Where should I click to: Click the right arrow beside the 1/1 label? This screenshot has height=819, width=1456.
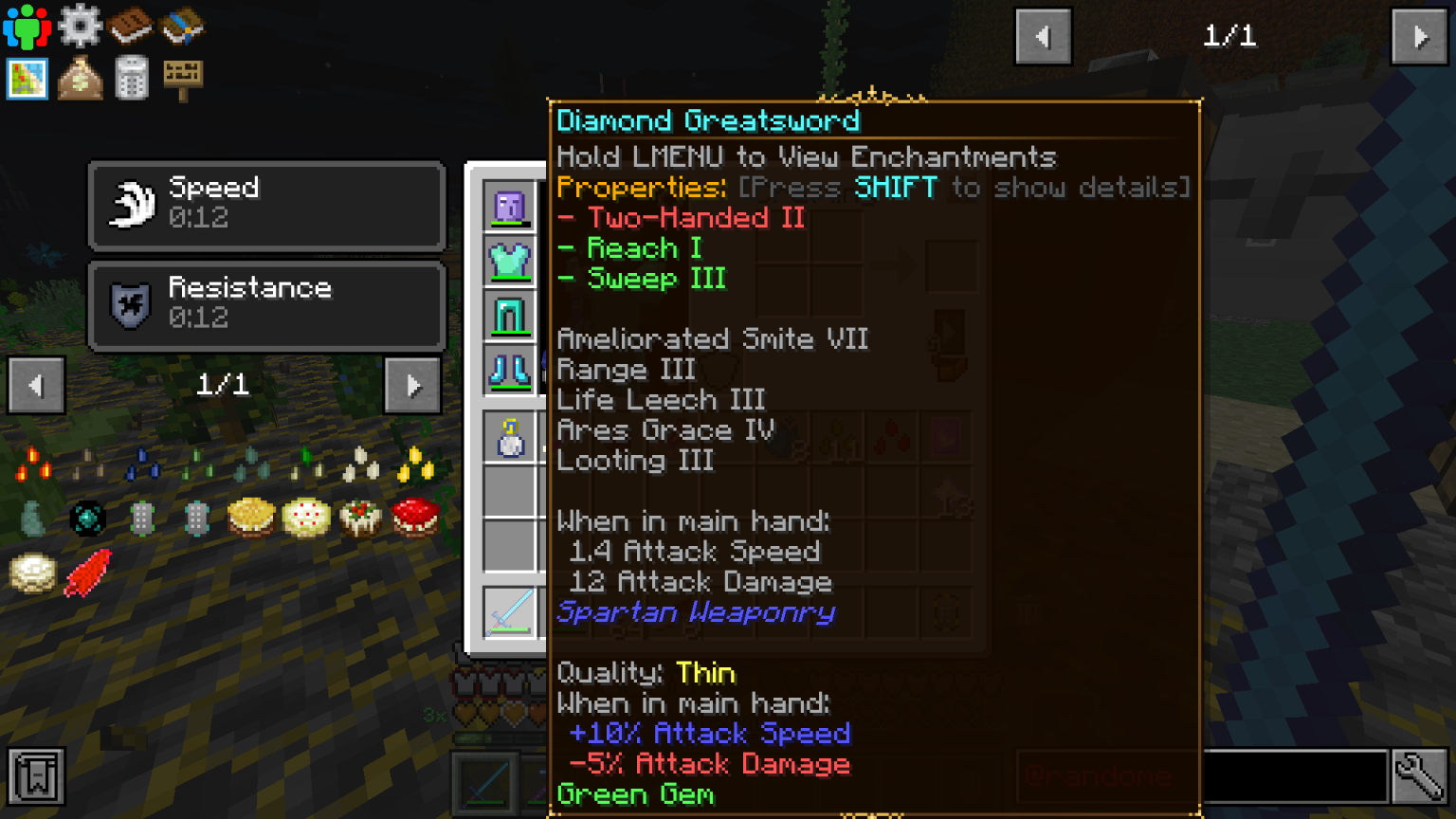point(411,386)
